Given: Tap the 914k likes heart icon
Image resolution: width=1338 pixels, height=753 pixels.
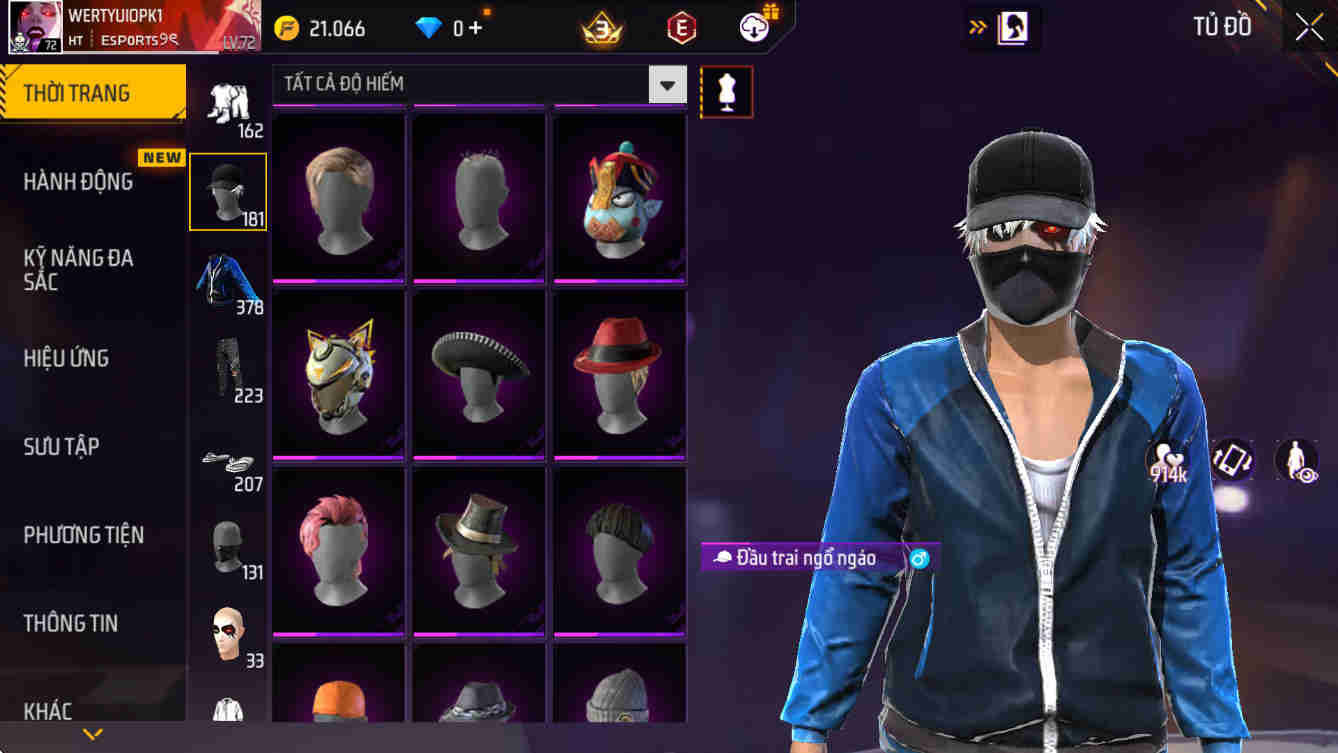Looking at the screenshot, I should click(x=1169, y=455).
